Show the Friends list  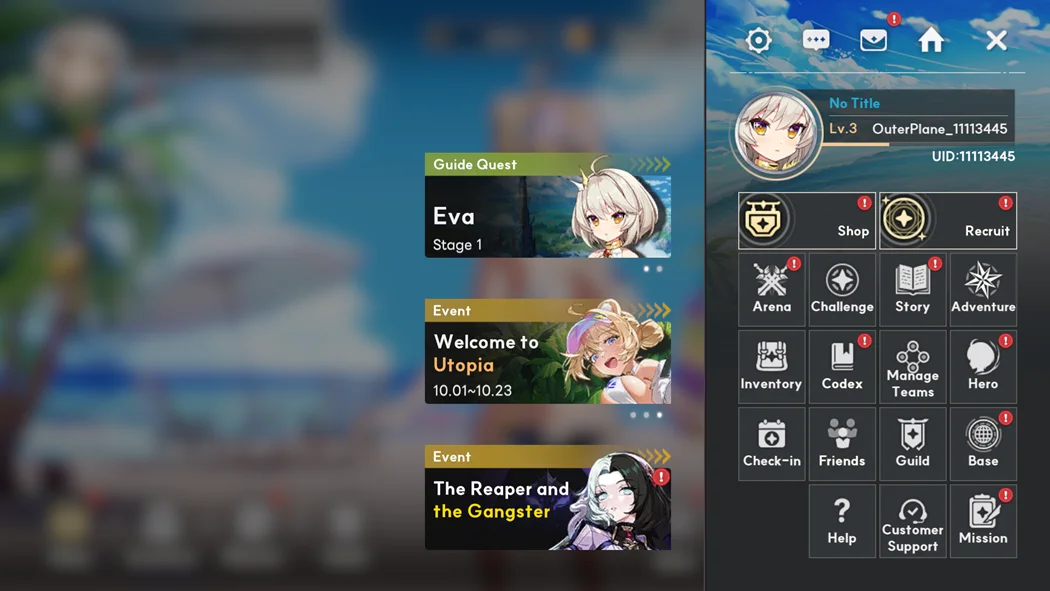pyautogui.click(x=842, y=443)
